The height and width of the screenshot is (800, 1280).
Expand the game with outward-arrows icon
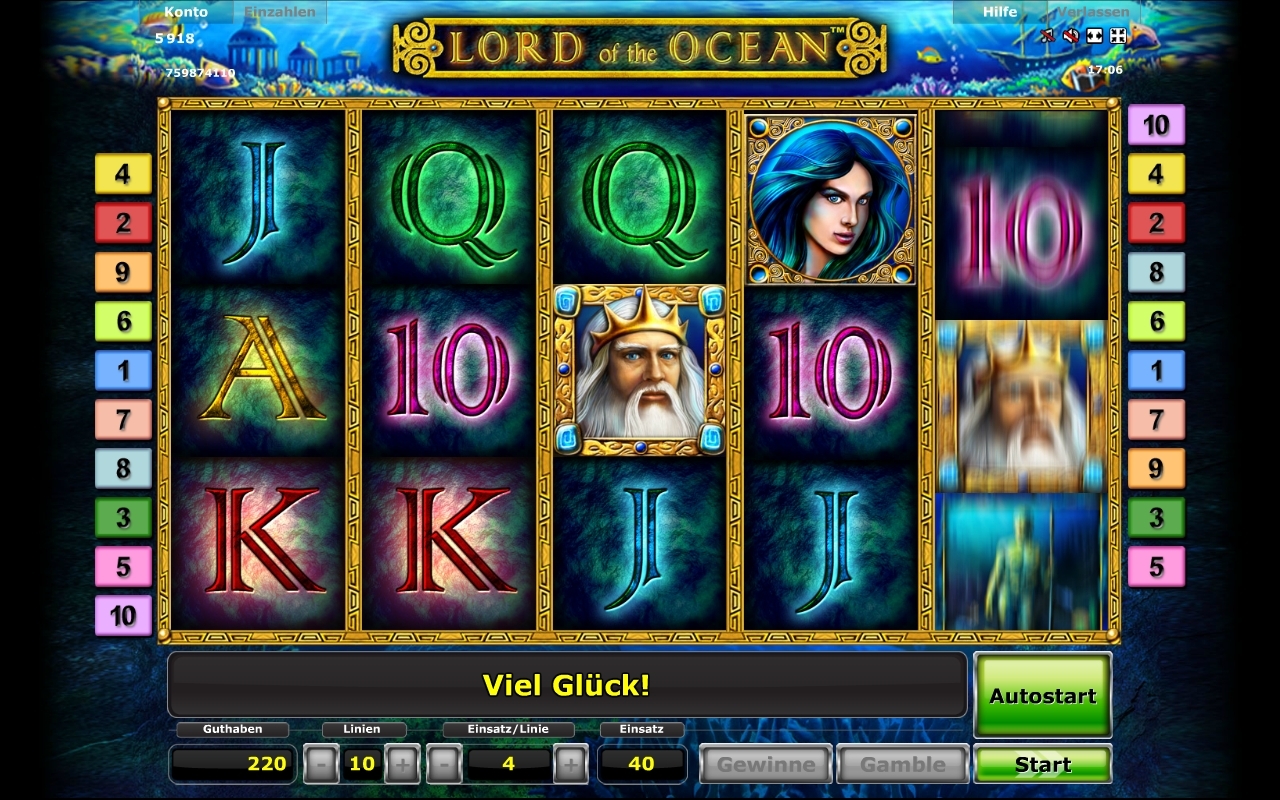click(1094, 36)
